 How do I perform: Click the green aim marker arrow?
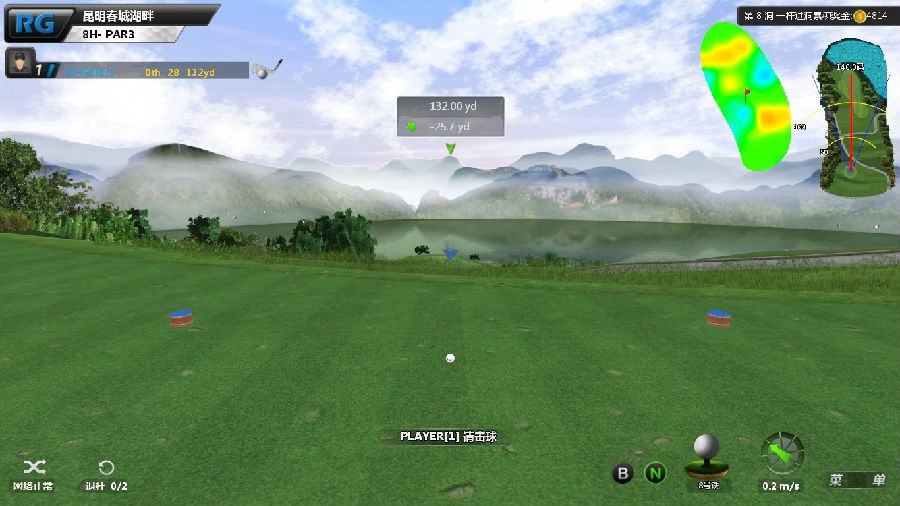(451, 149)
